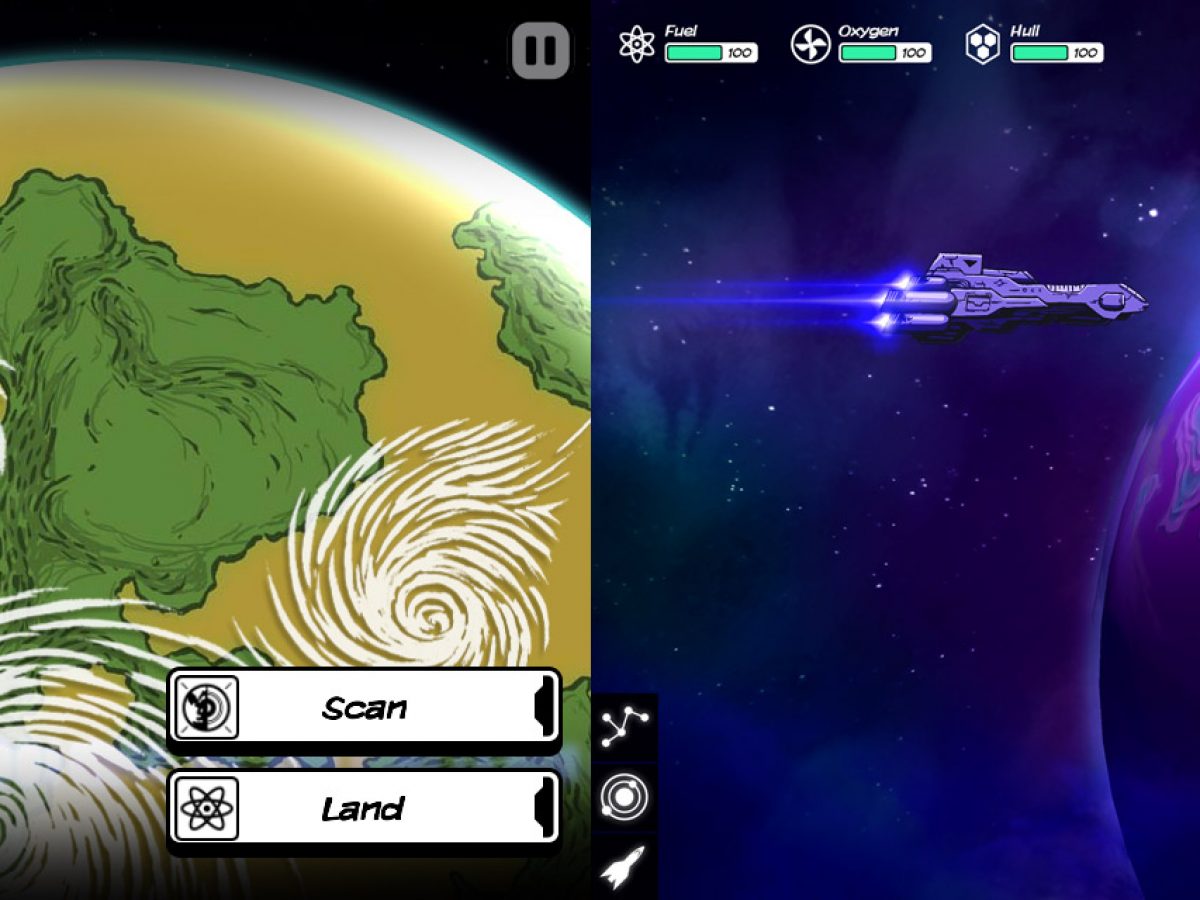Land on the planet
This screenshot has width=1200, height=900.
(x=364, y=808)
